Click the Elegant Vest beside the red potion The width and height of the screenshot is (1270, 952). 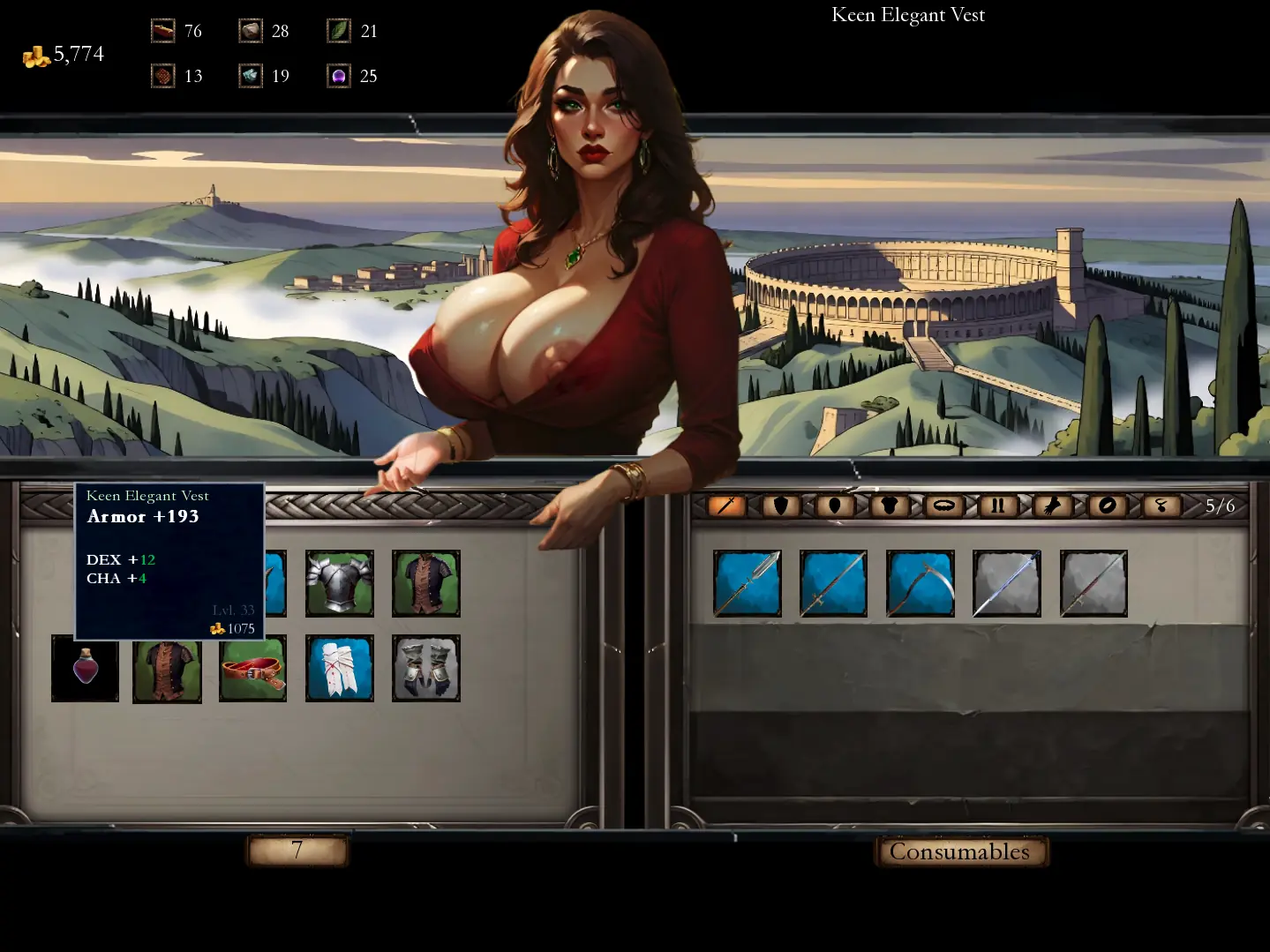(x=168, y=670)
